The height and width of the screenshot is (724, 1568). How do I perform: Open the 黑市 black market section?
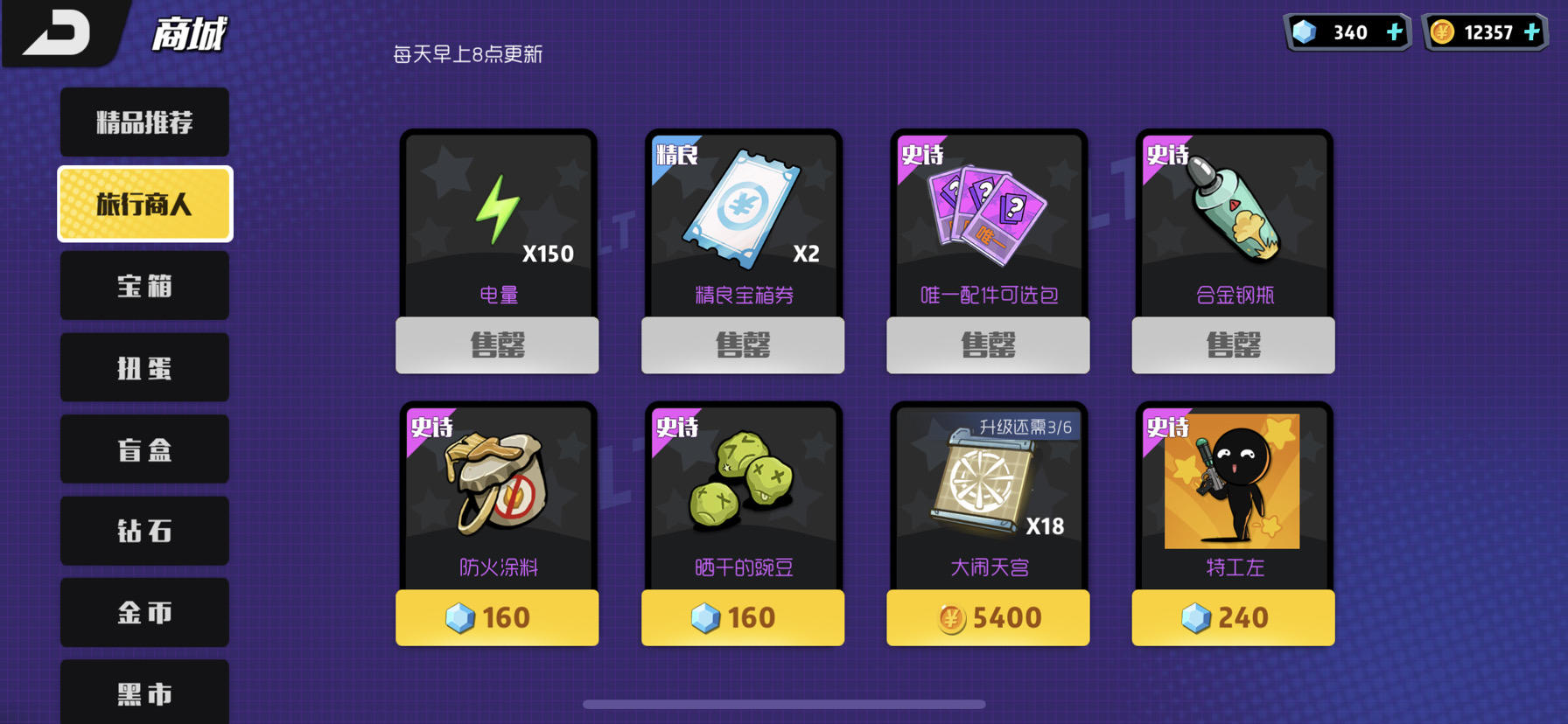143,693
